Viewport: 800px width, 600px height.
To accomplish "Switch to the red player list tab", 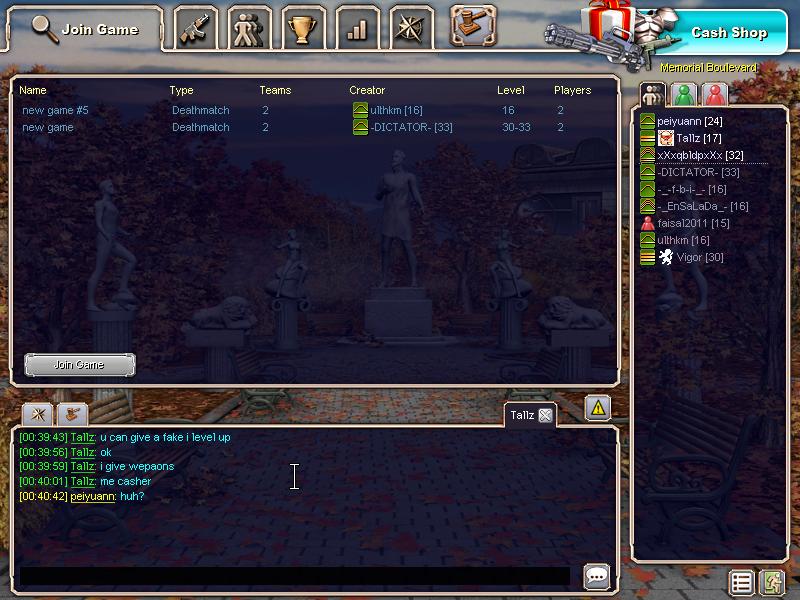I will tap(715, 95).
